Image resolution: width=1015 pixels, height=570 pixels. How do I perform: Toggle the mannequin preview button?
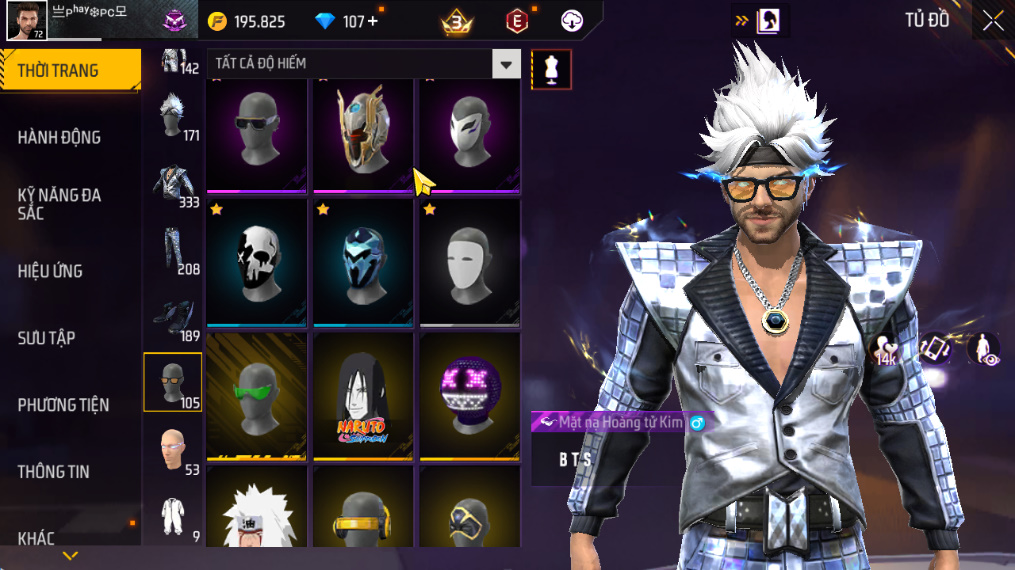pyautogui.click(x=551, y=69)
